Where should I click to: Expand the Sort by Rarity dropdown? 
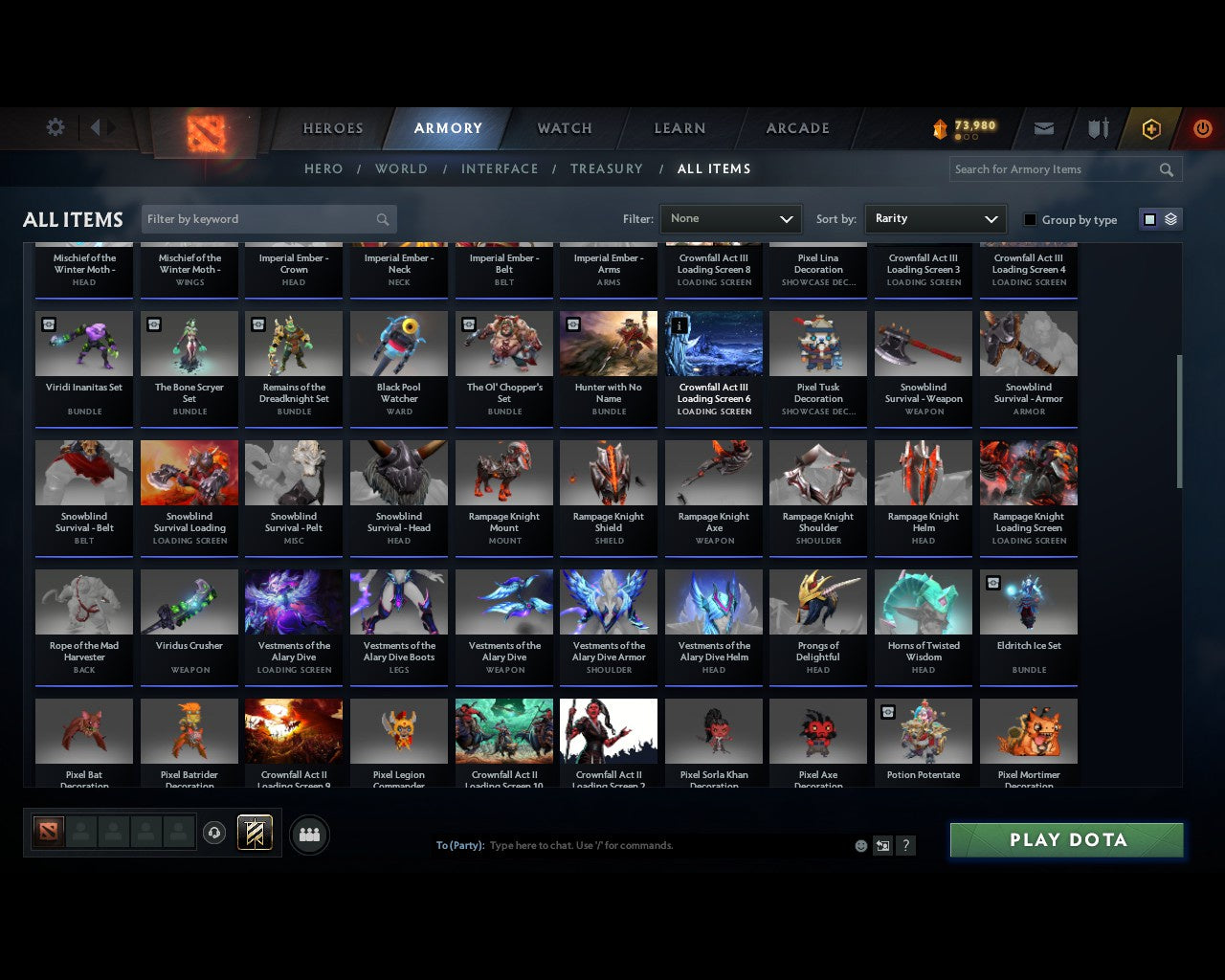935,219
